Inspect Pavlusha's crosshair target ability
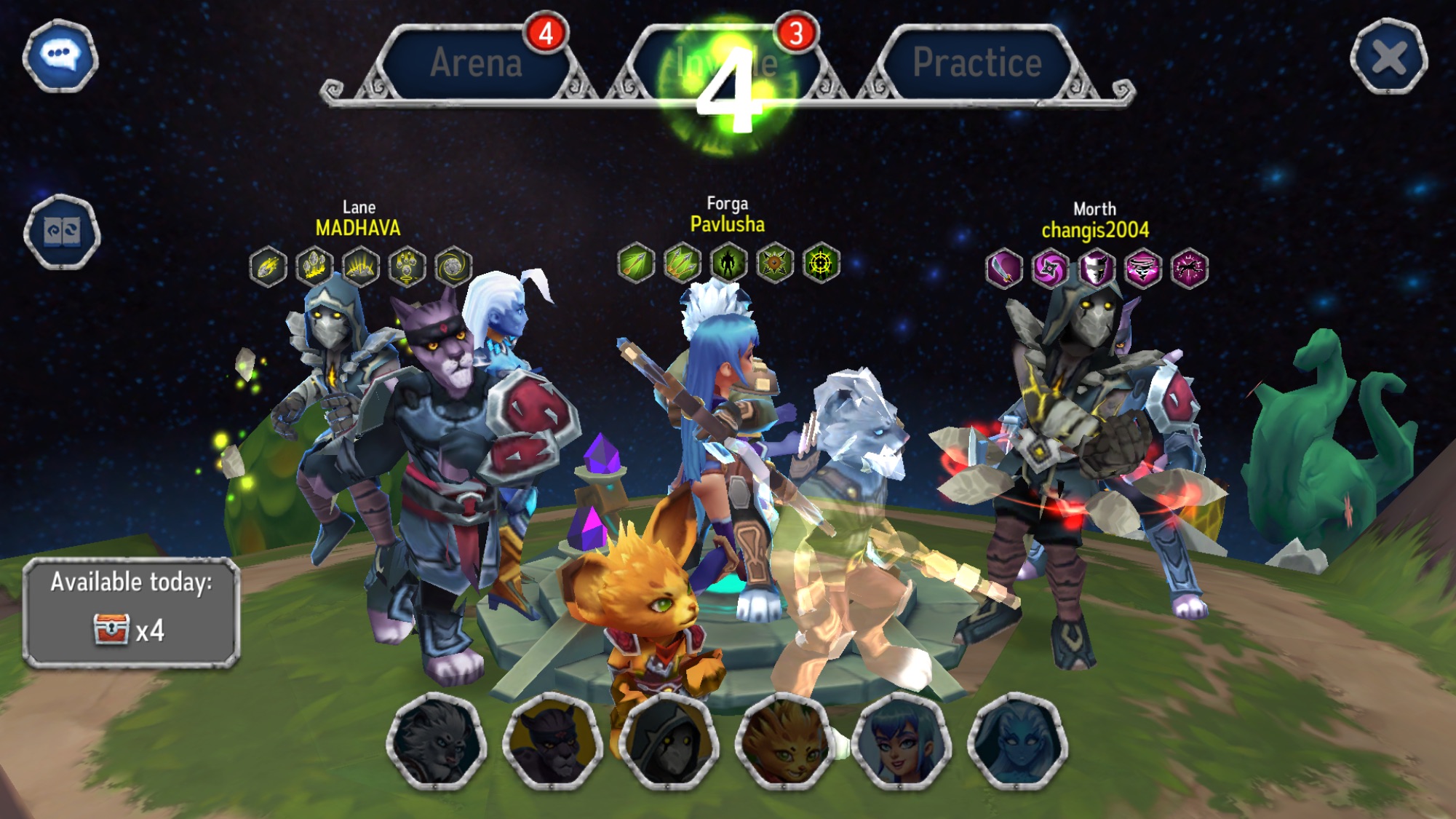 click(x=821, y=263)
